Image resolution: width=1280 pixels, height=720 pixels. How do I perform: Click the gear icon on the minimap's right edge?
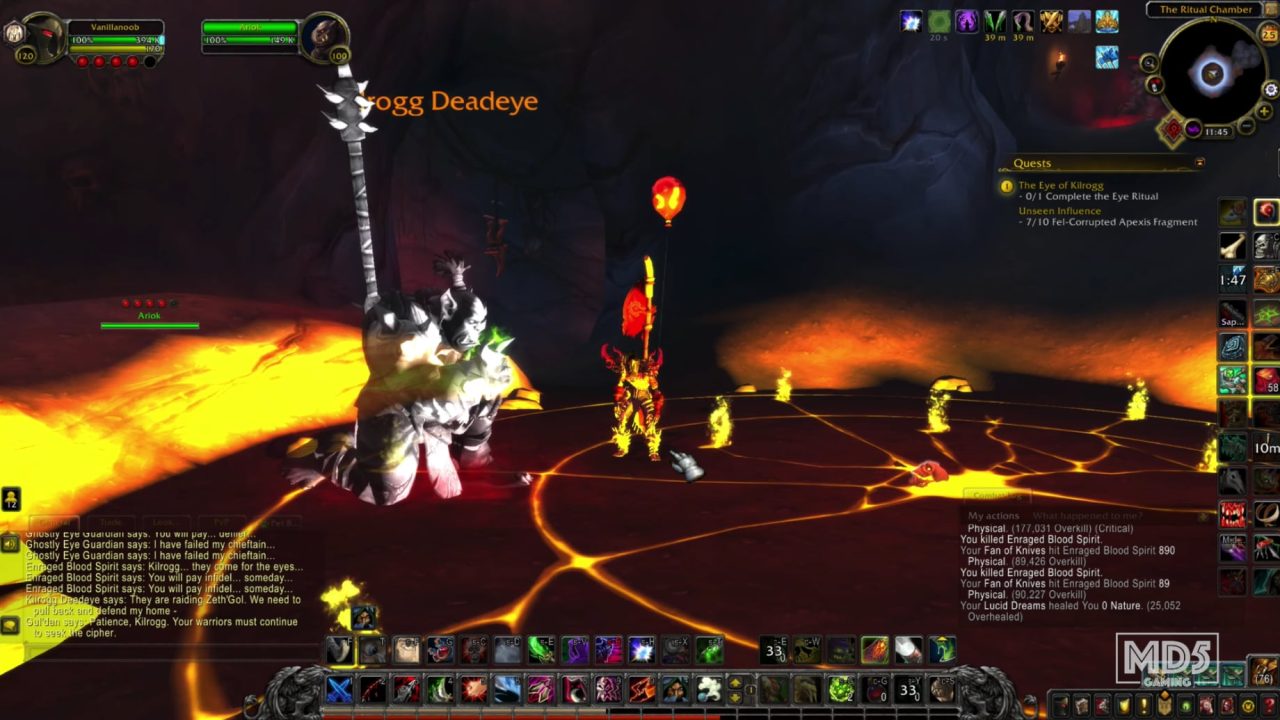pos(1270,90)
